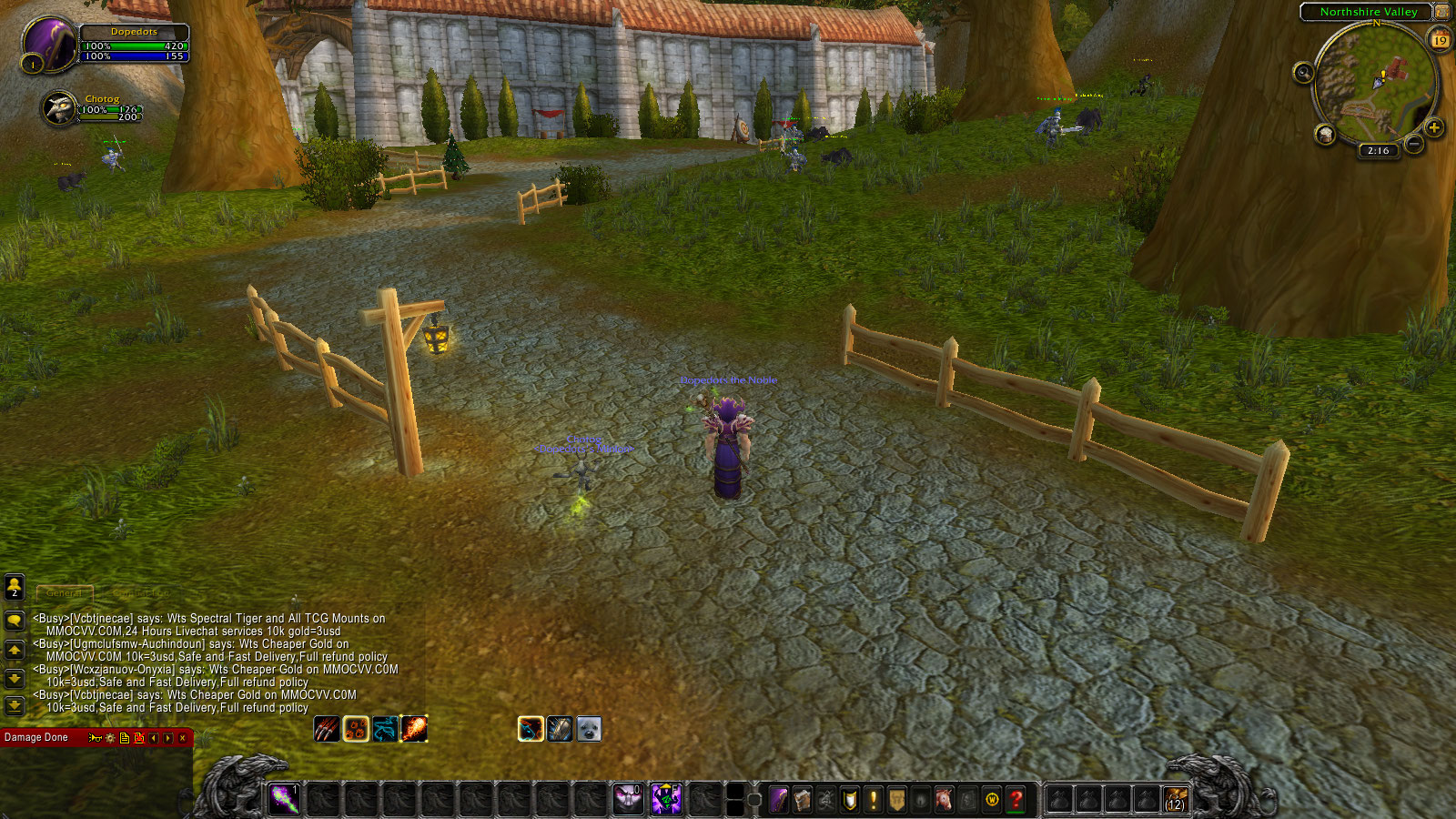
Task: Open the chat menu speech bubble
Action: coord(15,621)
